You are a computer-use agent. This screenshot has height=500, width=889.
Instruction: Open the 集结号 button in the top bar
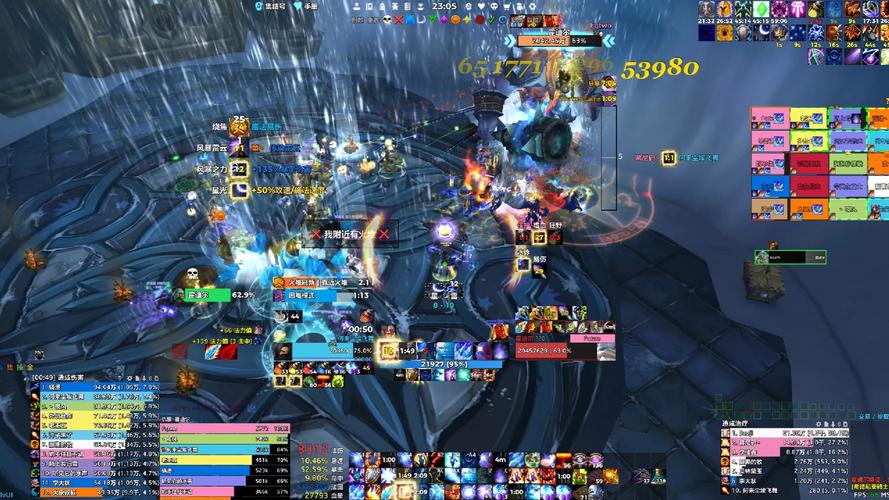click(270, 6)
